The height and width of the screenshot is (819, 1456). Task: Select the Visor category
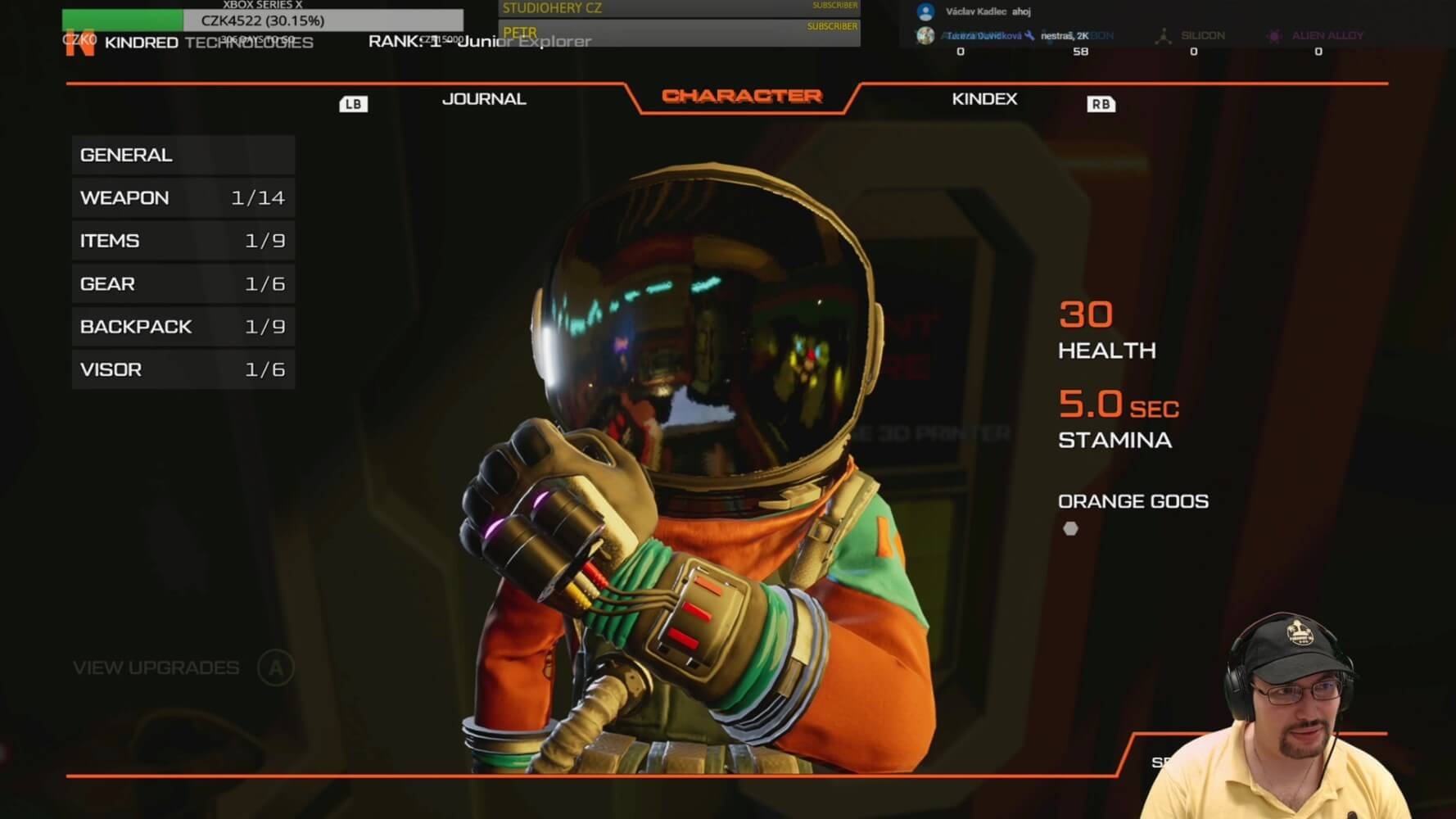click(183, 370)
